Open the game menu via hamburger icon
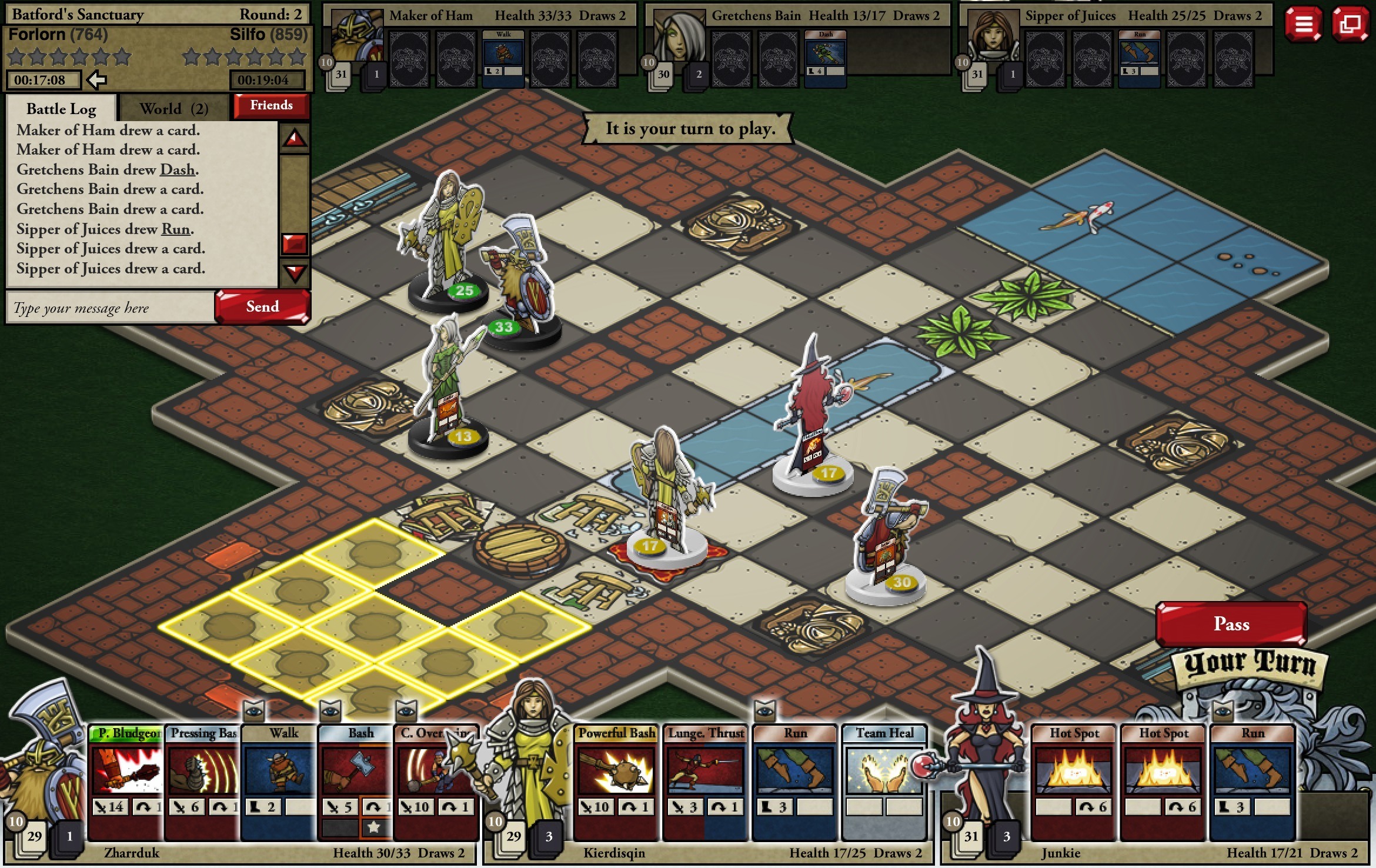 coord(1303,25)
